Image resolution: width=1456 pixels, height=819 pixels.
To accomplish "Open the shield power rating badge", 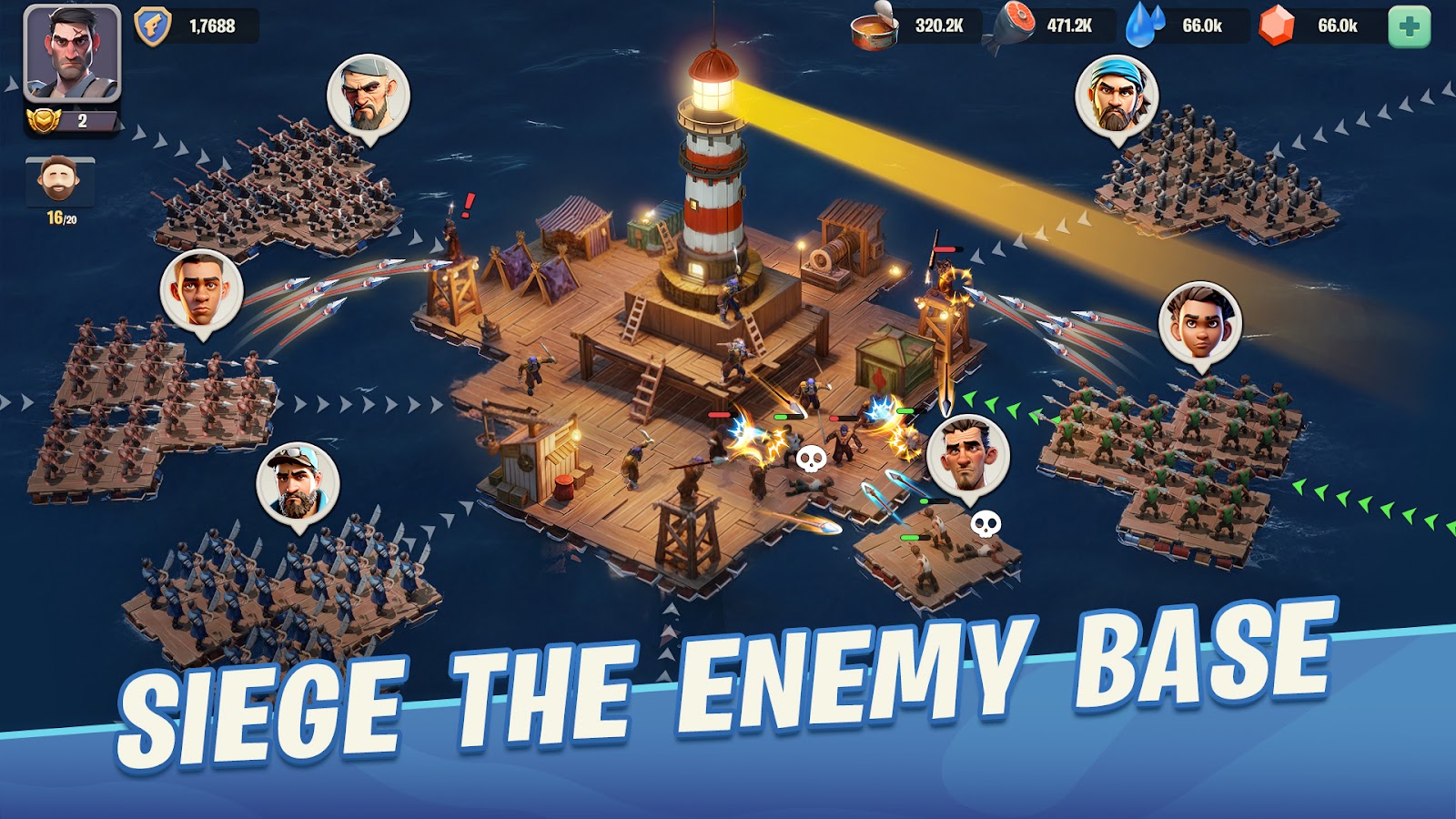I will point(152,25).
